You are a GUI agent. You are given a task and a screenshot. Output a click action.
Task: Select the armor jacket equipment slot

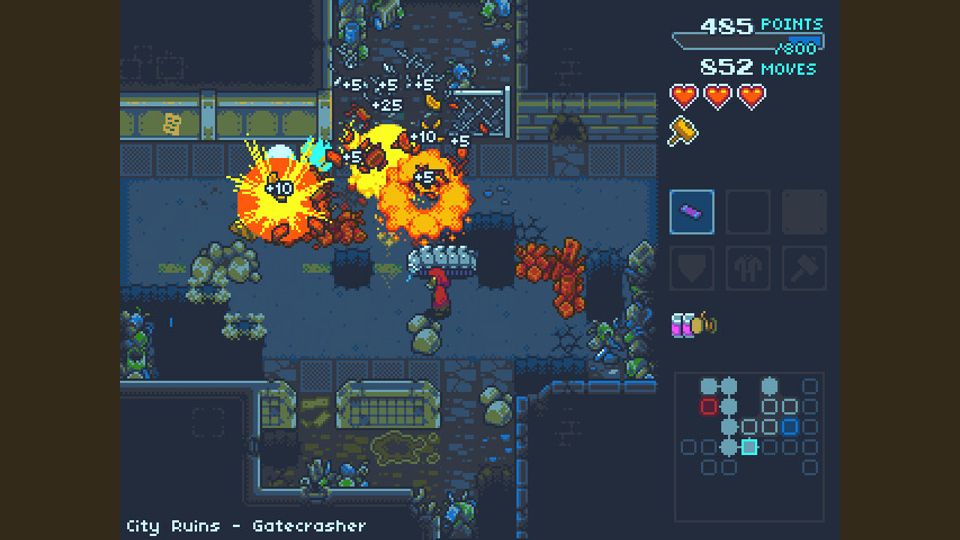[x=748, y=268]
